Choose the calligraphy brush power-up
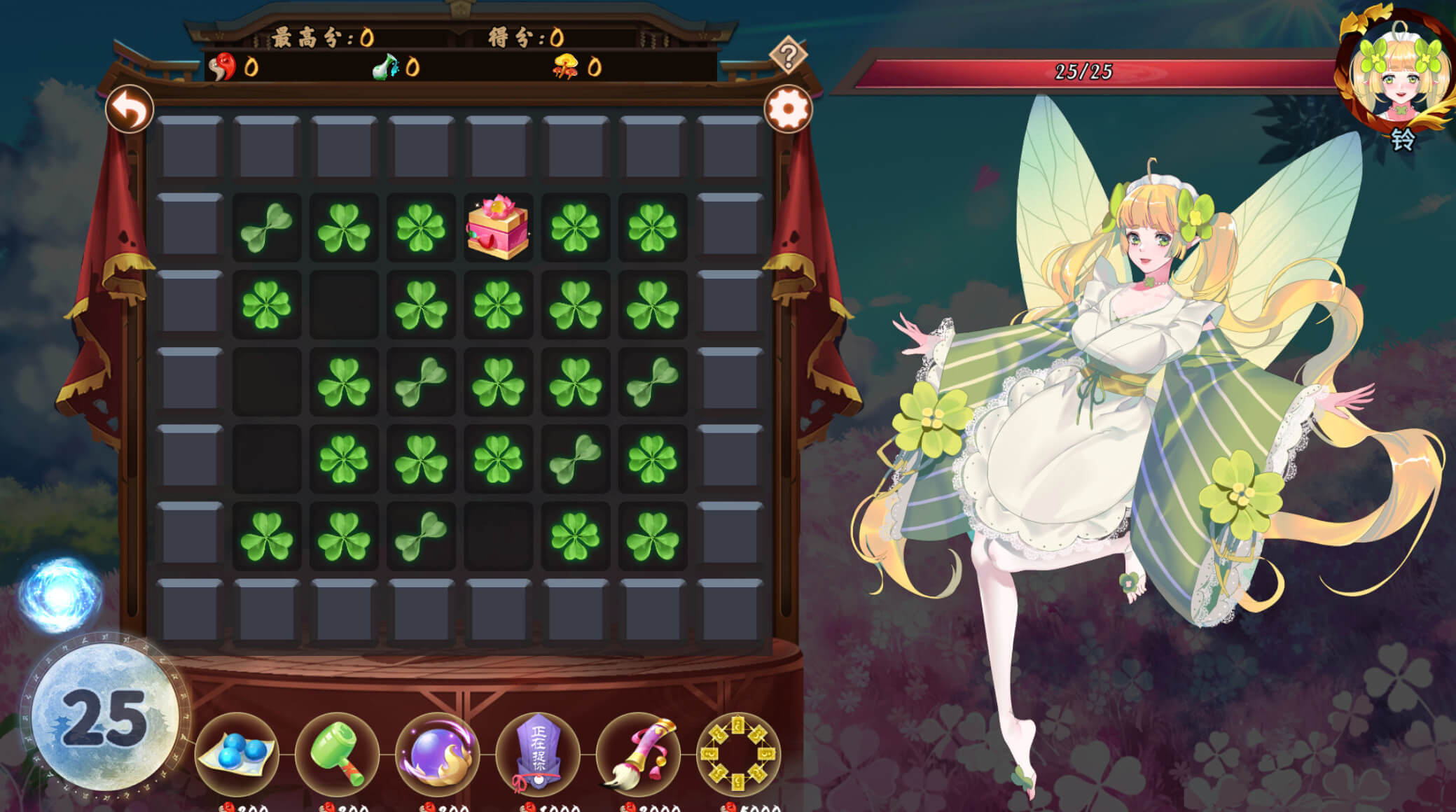Viewport: 1456px width, 812px height. point(637,754)
